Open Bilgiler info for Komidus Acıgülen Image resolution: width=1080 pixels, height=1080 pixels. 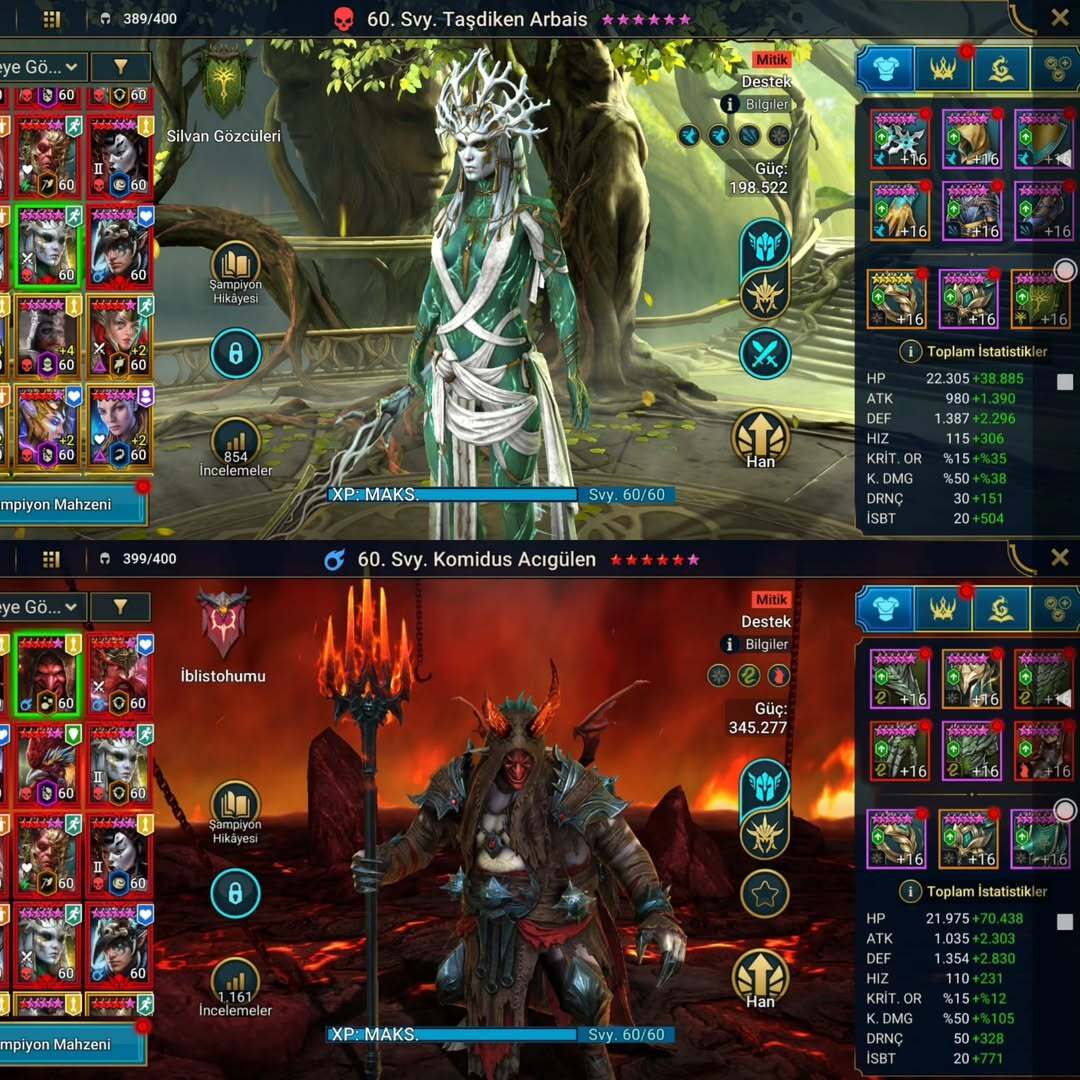(756, 644)
